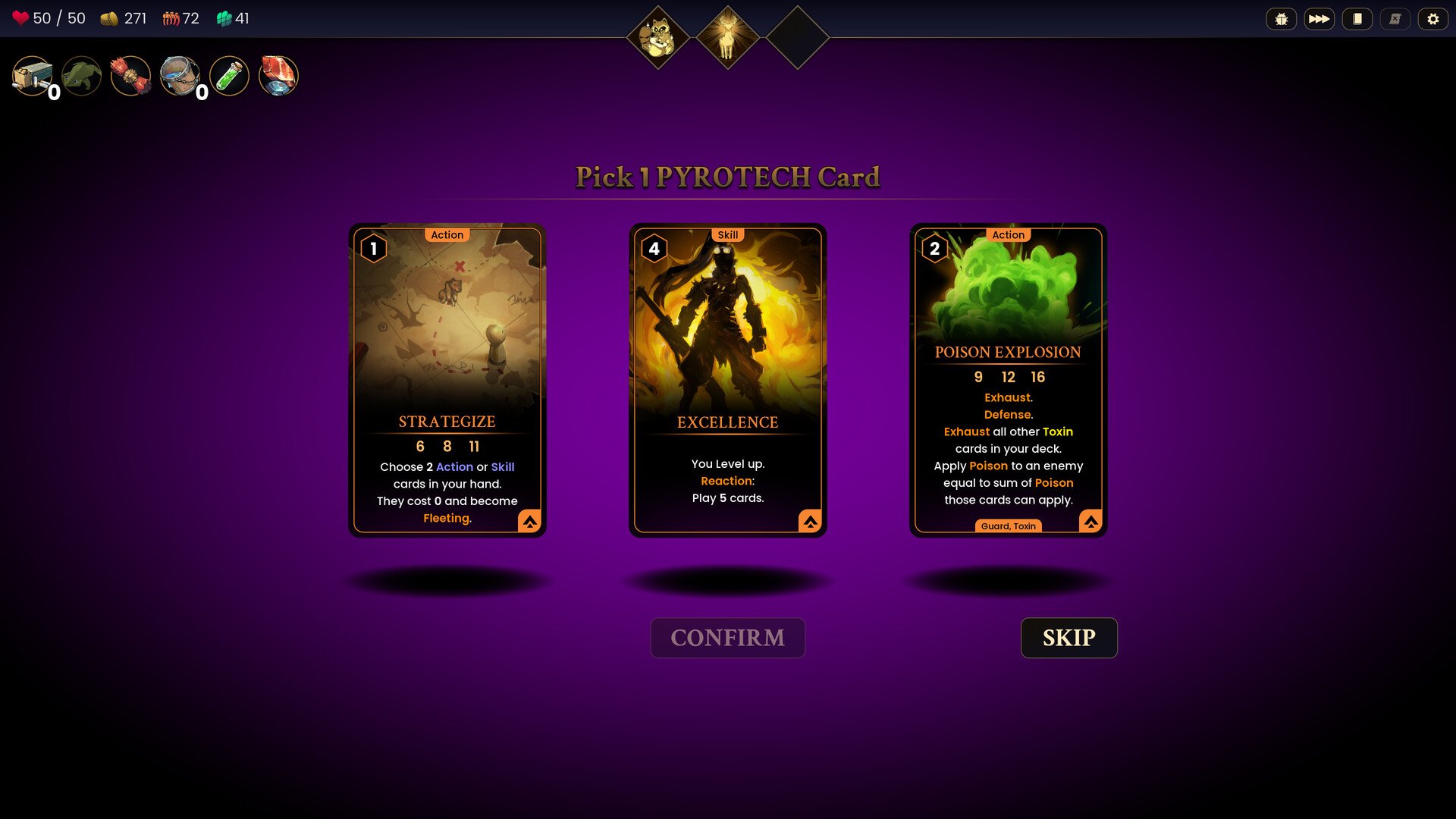Skip the Pyrotech card reward
This screenshot has width=1456, height=819.
tap(1068, 638)
